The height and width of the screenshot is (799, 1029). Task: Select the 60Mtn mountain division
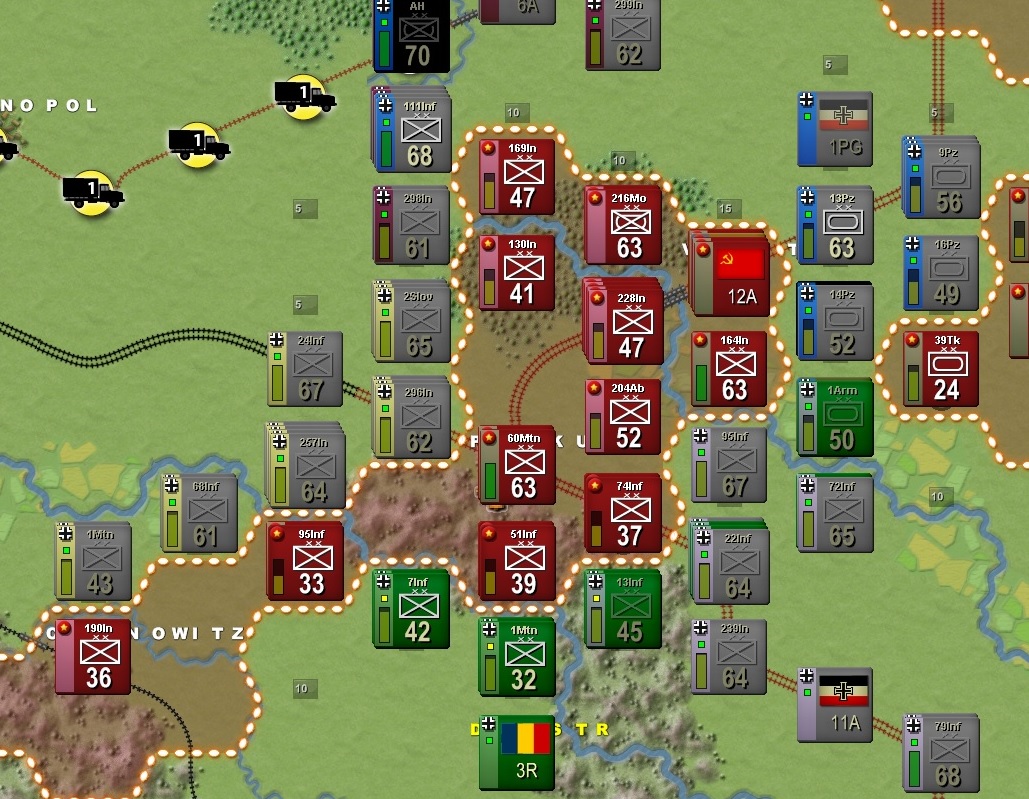pos(517,465)
